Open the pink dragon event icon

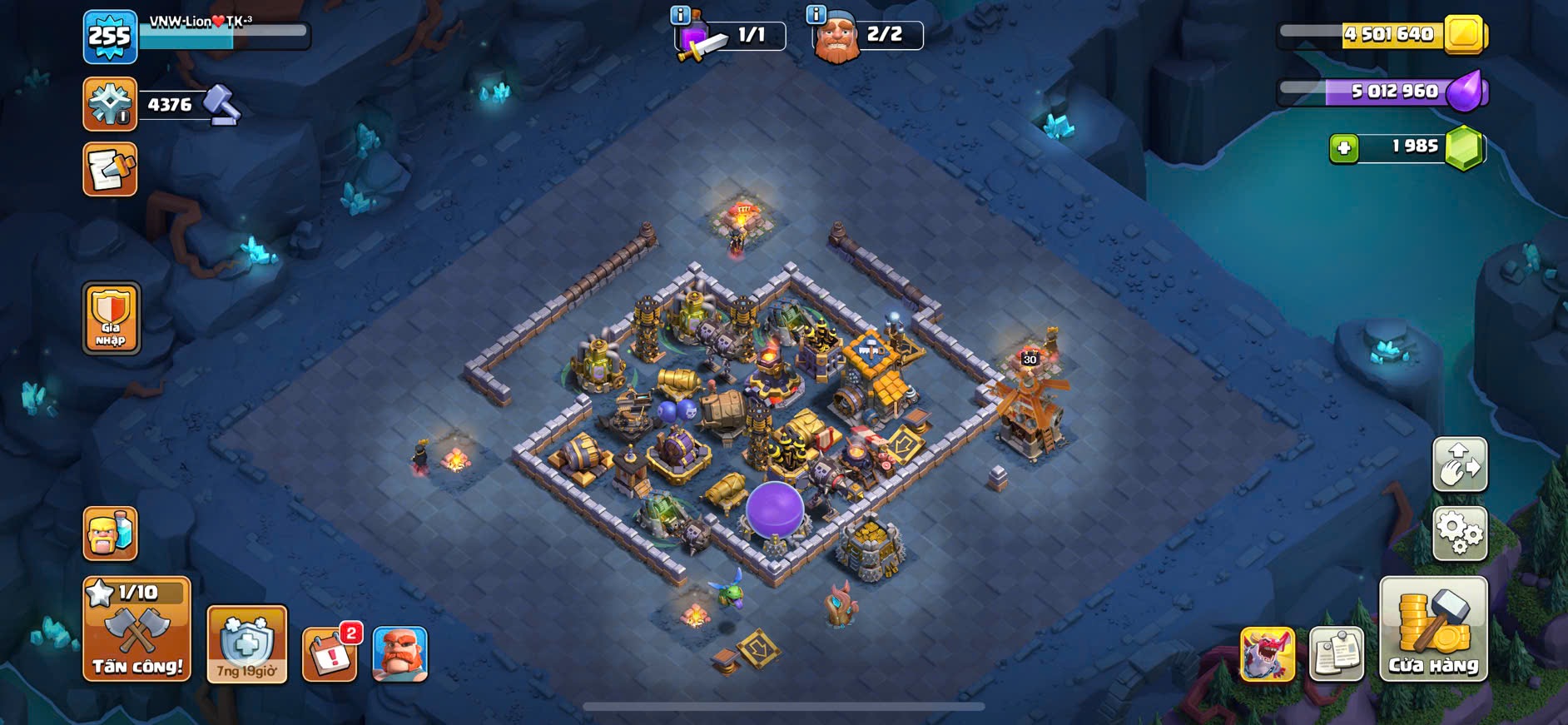(1268, 654)
